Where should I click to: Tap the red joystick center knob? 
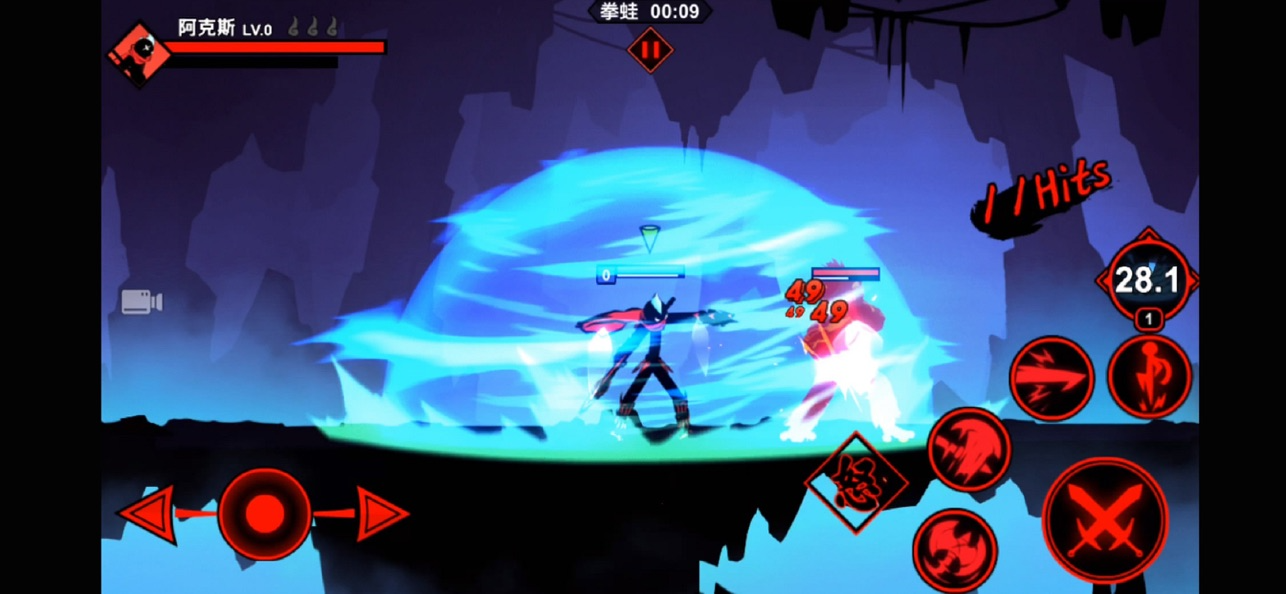pos(264,514)
